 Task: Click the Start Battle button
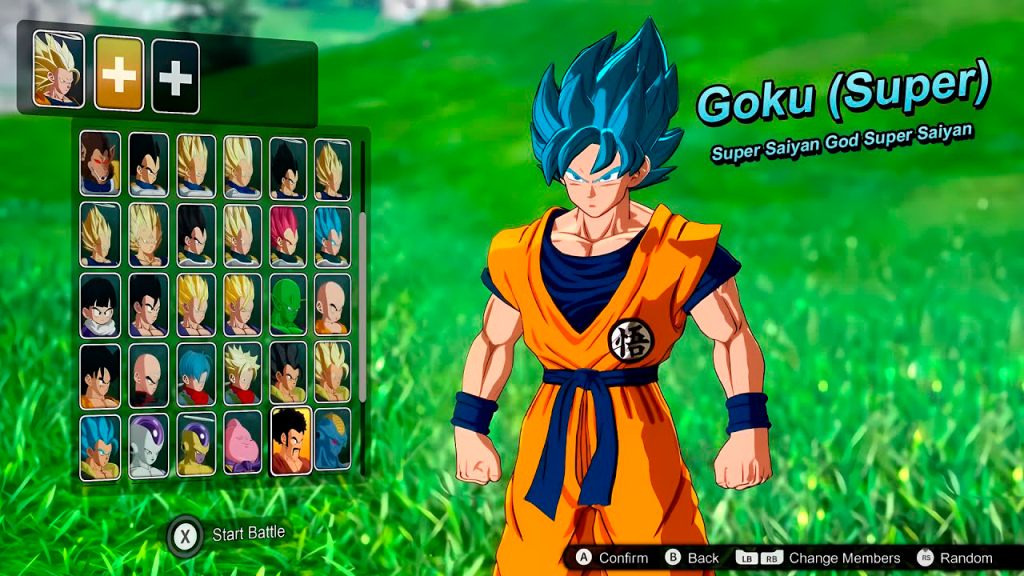coord(228,535)
